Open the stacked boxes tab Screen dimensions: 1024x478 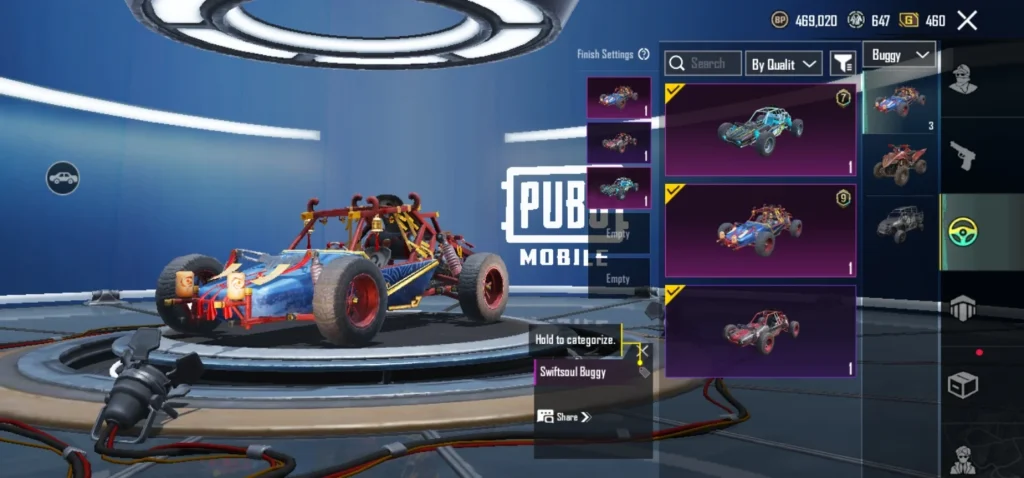click(963, 309)
